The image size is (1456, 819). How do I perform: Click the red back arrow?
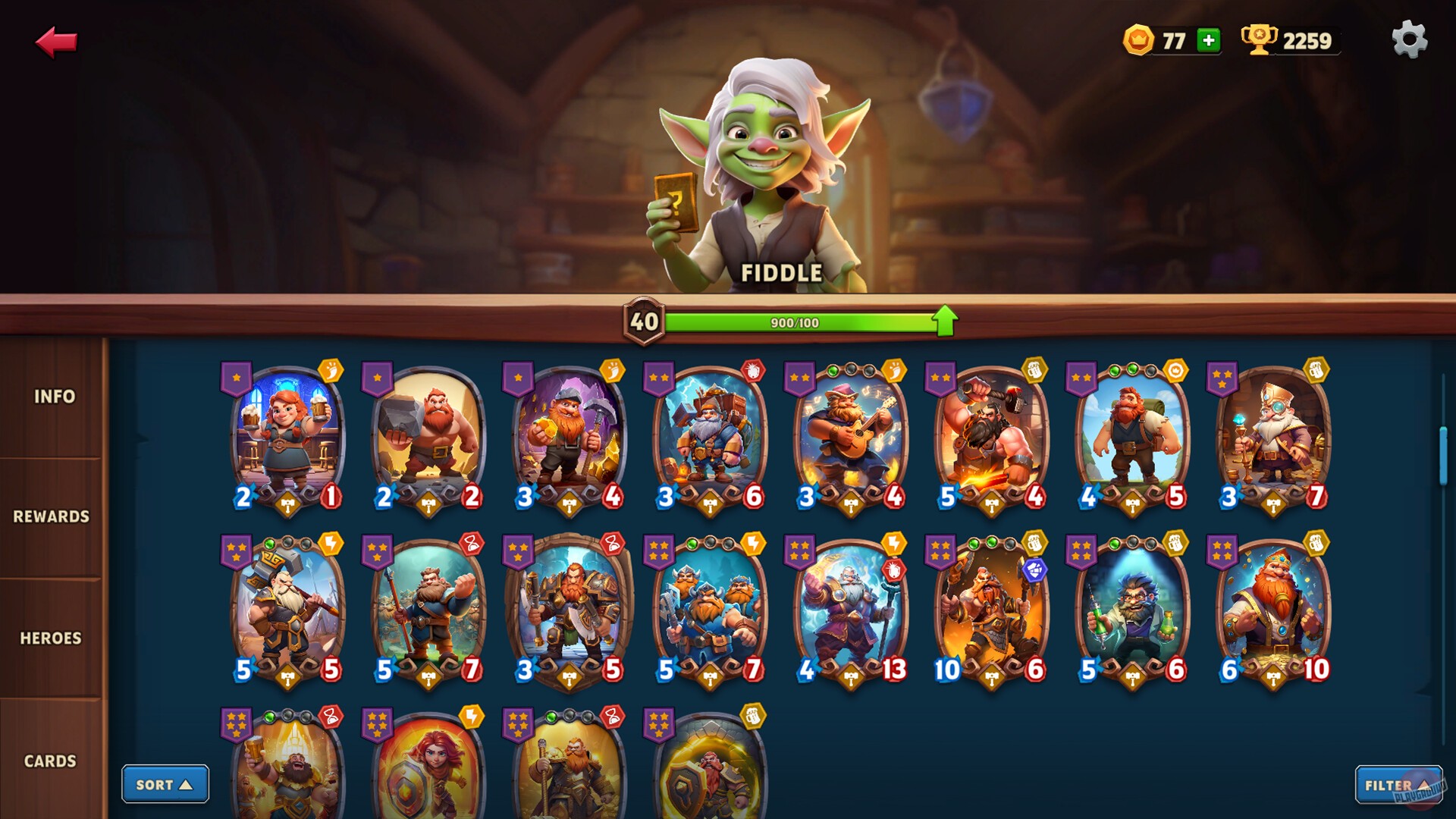pos(57,42)
